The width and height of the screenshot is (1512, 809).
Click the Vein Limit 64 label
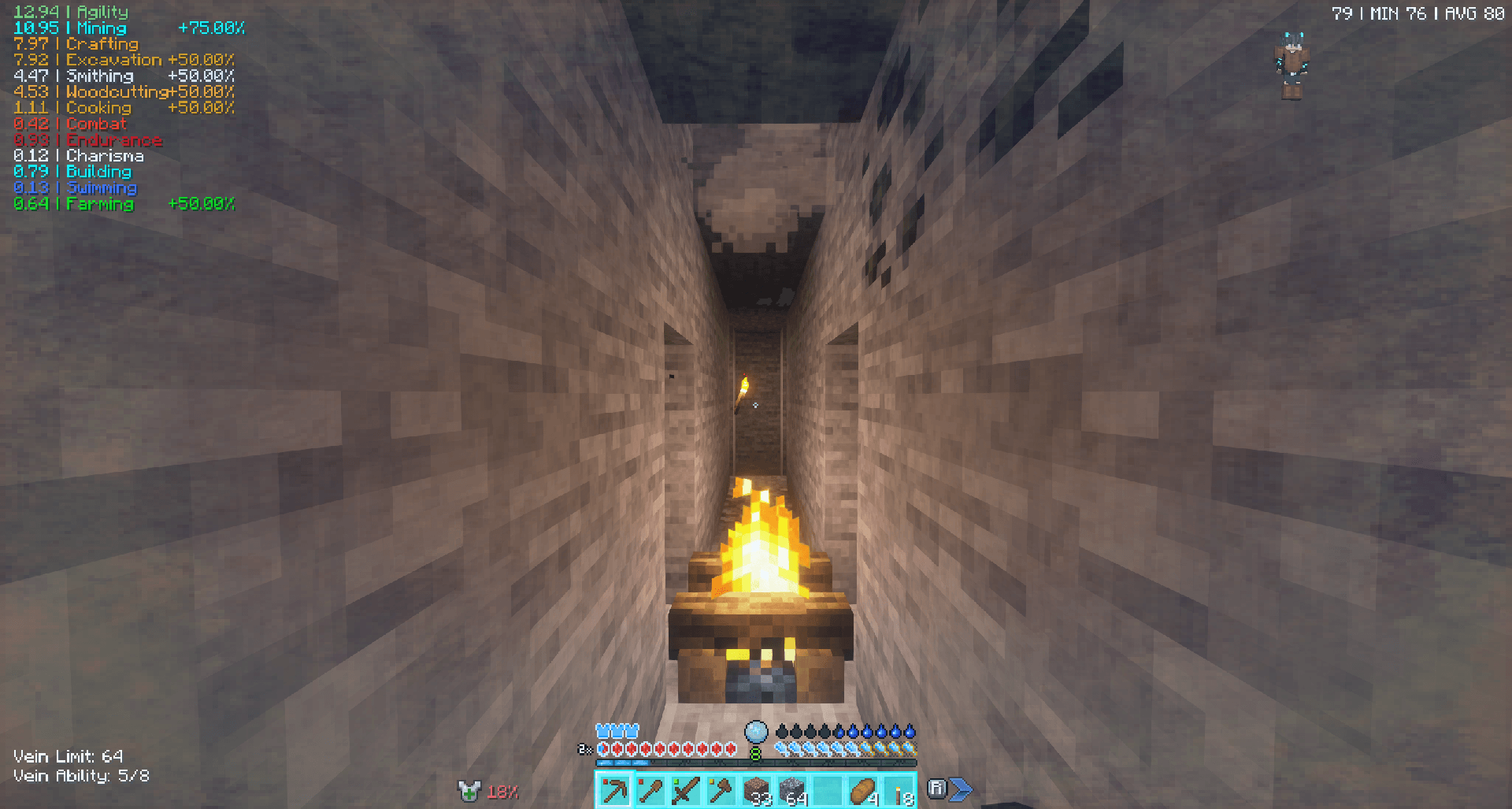tap(69, 756)
